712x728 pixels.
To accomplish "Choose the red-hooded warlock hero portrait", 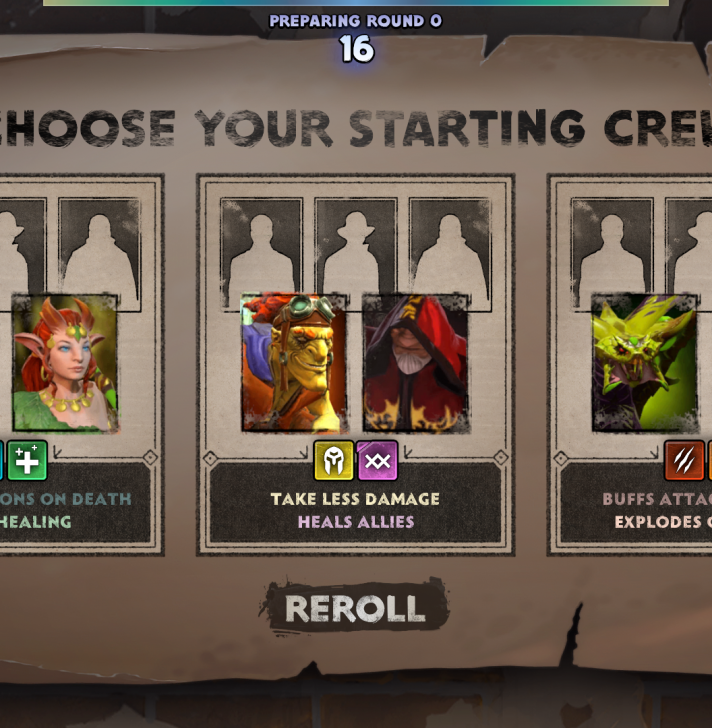I will 415,362.
